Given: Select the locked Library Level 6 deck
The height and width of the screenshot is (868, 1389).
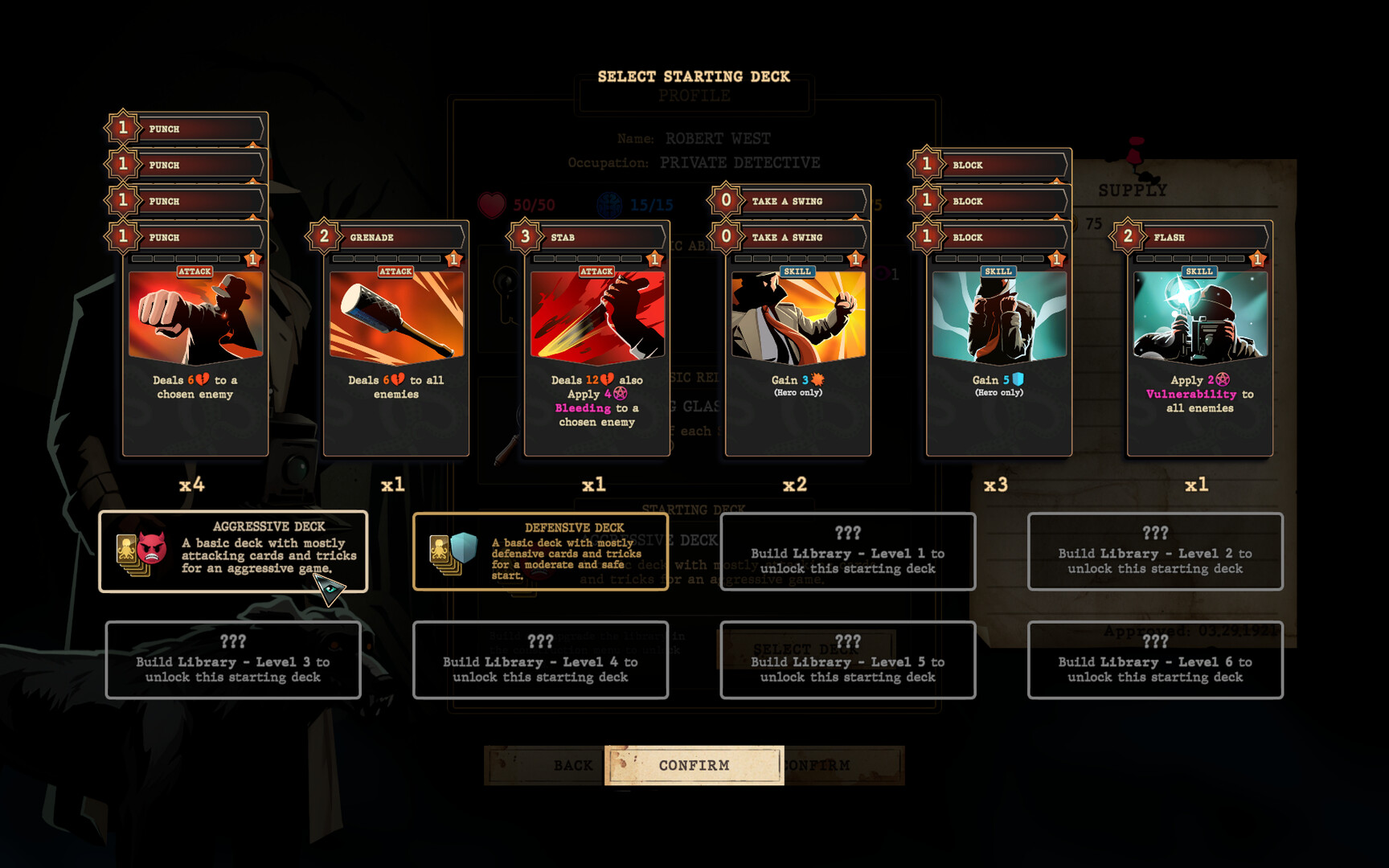Looking at the screenshot, I should (x=1155, y=660).
